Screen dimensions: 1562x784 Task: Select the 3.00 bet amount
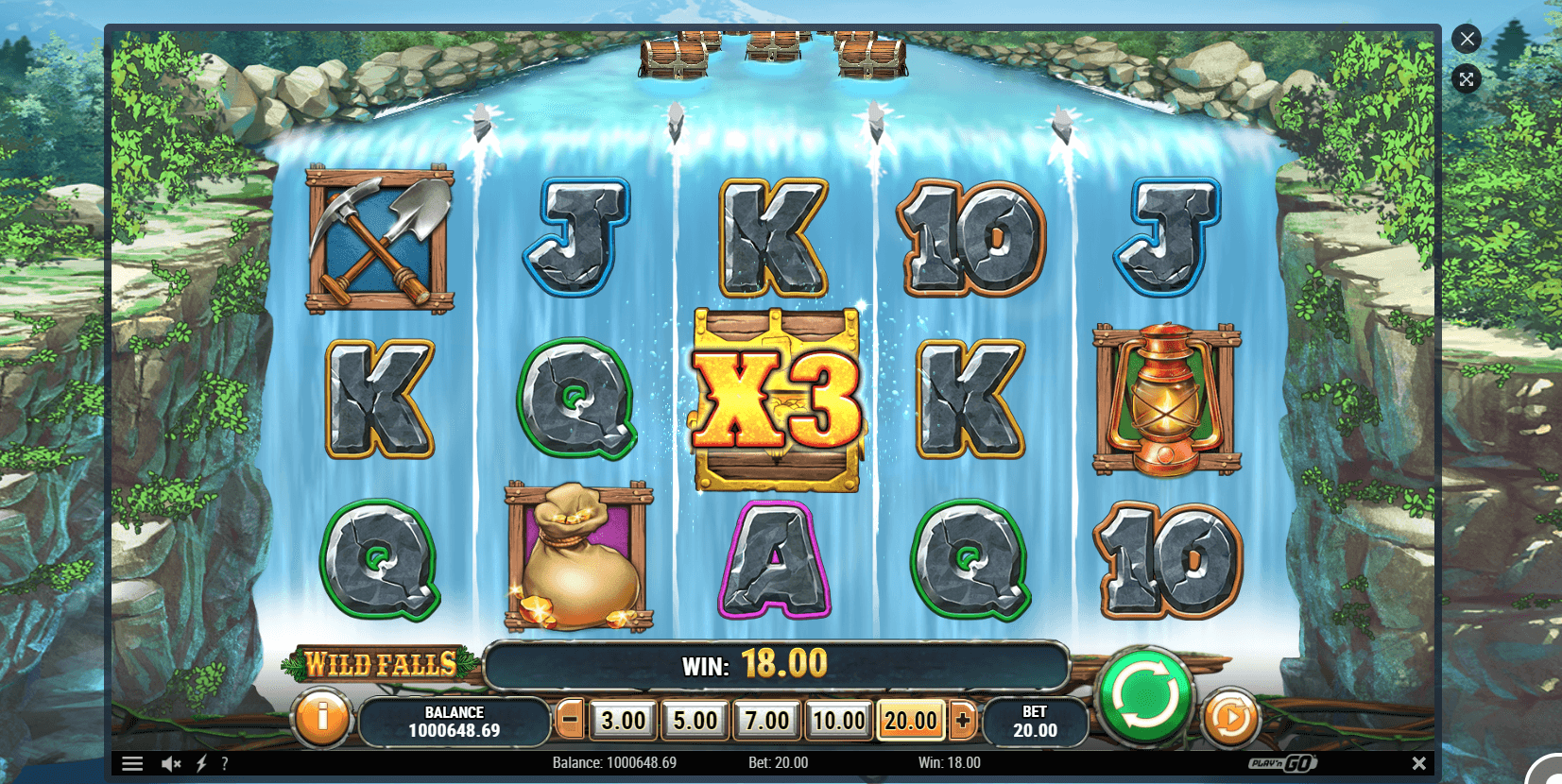[x=624, y=721]
